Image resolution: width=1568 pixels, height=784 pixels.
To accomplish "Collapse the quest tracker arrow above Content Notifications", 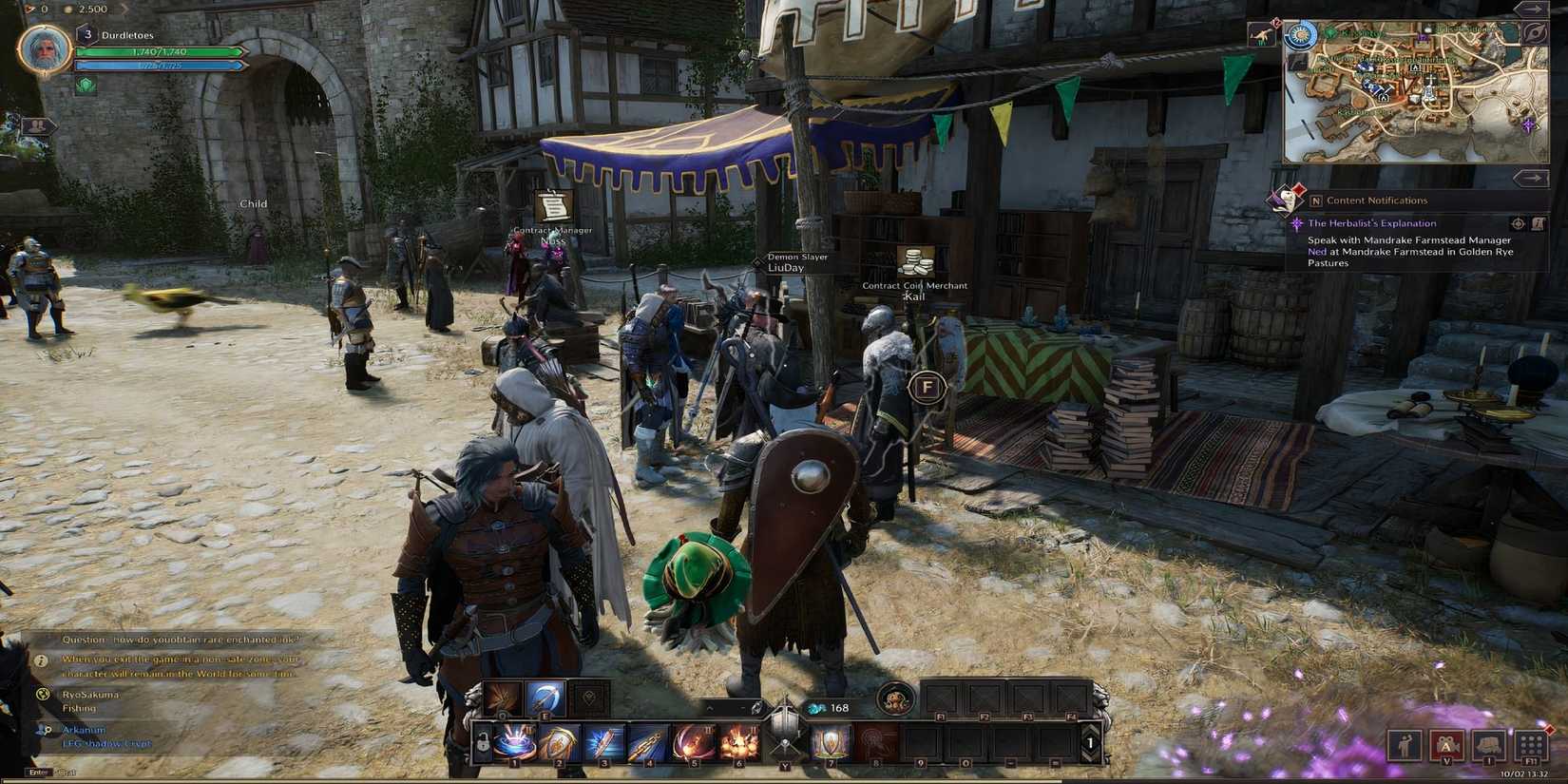I will pos(1530,180).
